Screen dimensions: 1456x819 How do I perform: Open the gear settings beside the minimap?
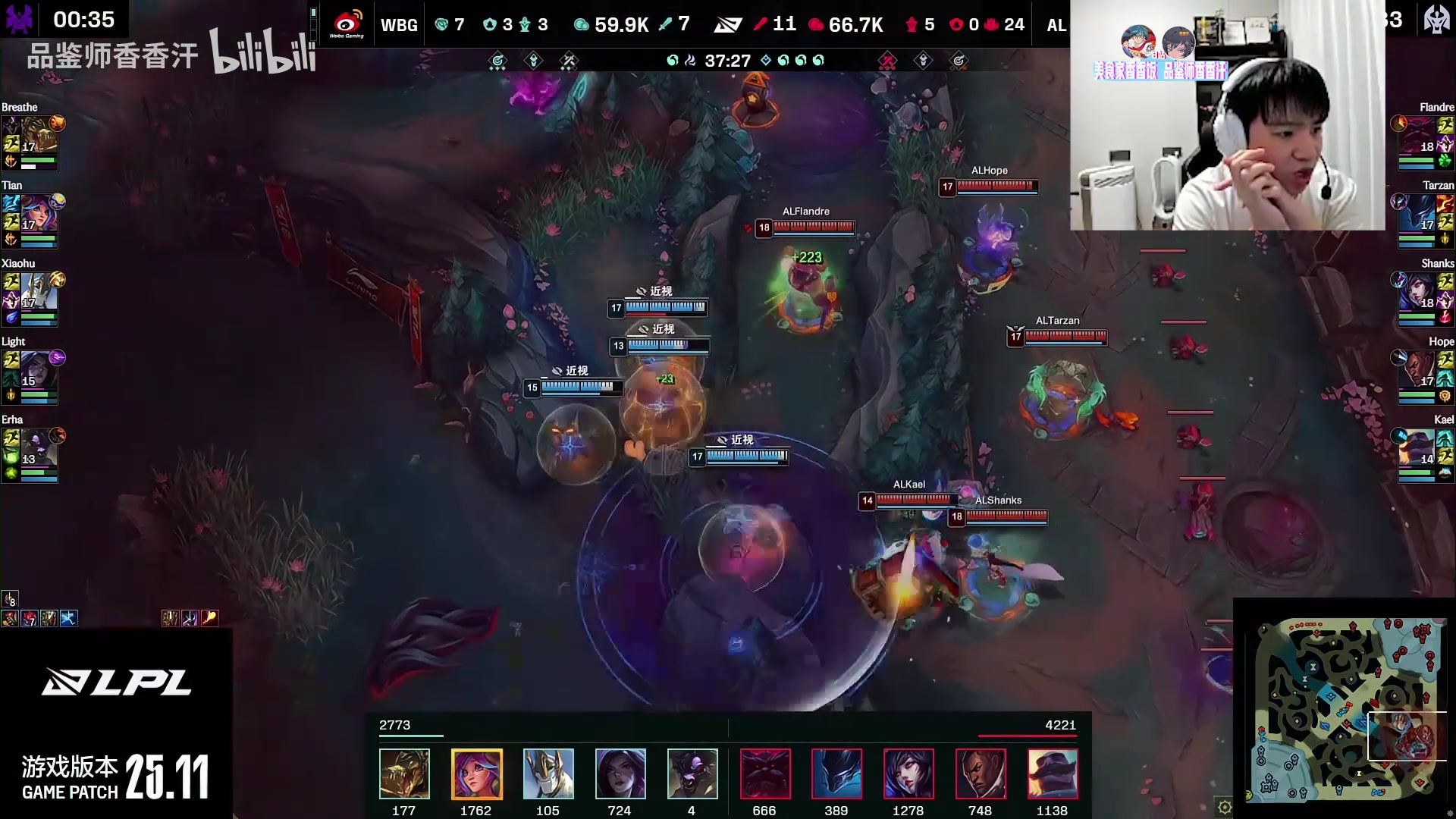1224,807
